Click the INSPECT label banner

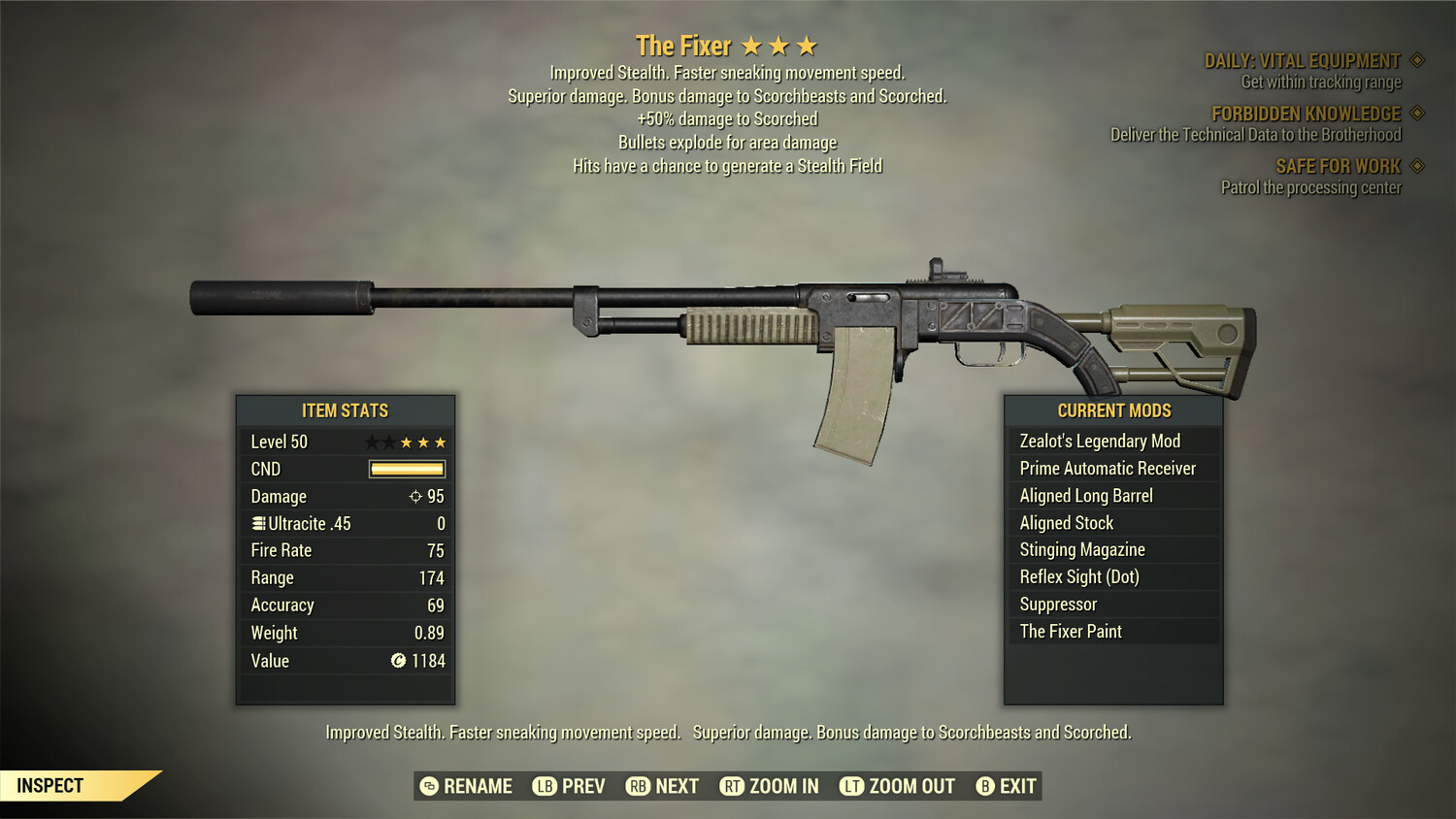(x=50, y=785)
